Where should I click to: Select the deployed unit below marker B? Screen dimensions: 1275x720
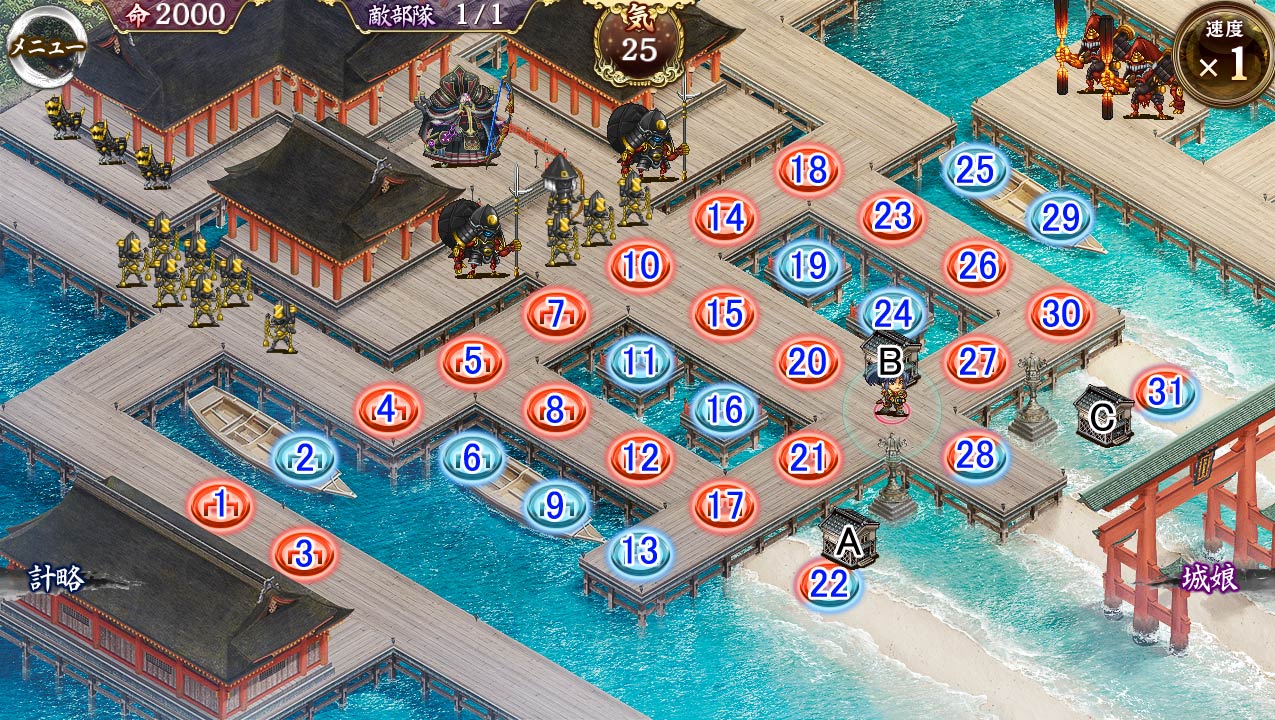[889, 395]
